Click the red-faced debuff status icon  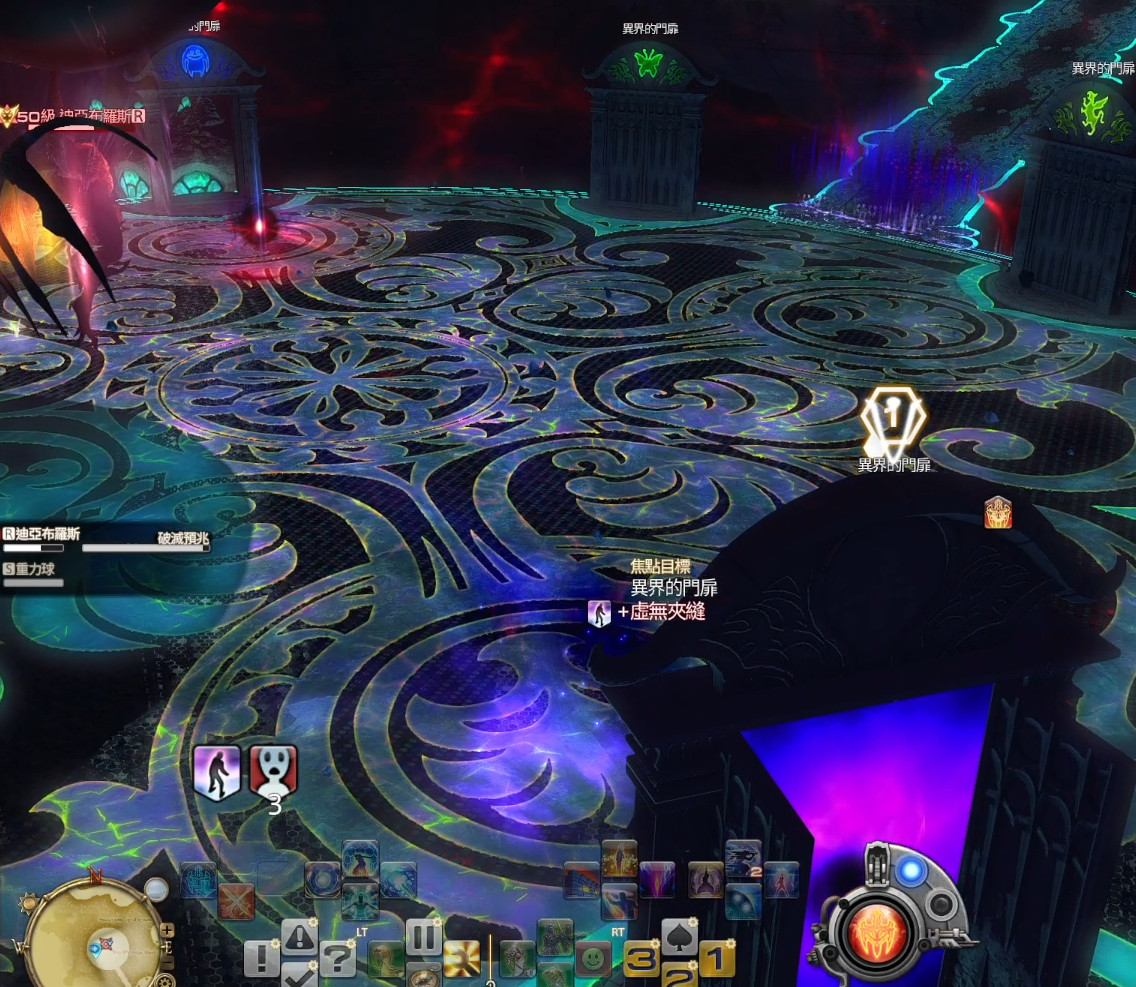(x=273, y=771)
